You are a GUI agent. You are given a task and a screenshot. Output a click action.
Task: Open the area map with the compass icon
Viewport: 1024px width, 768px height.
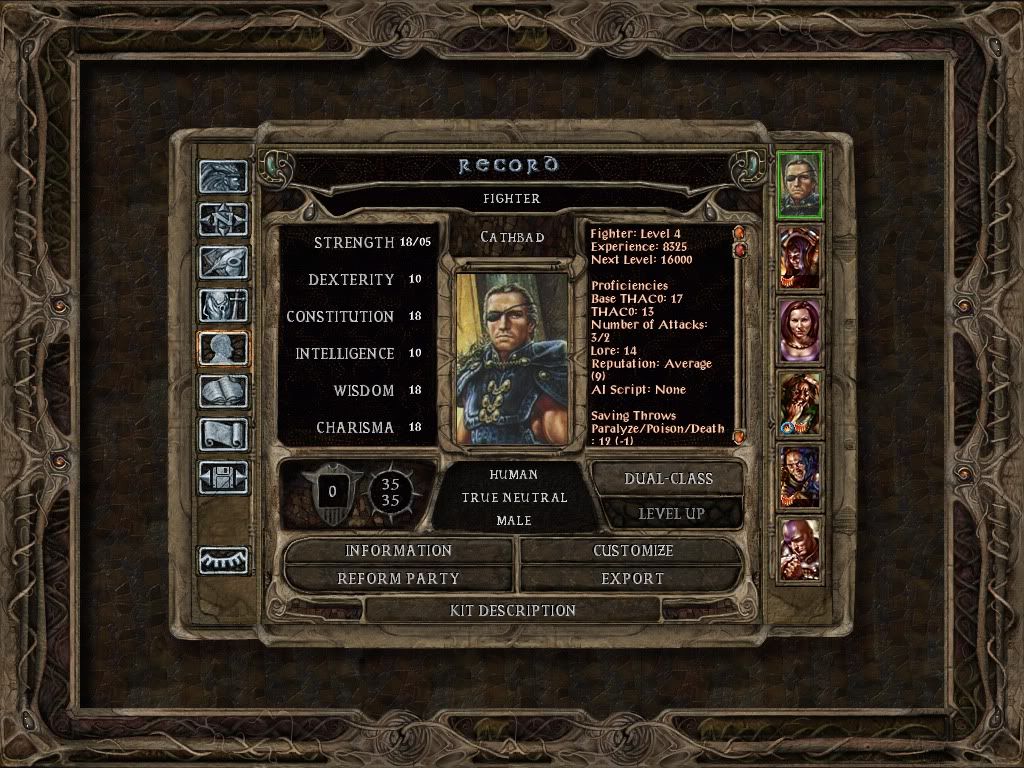223,218
